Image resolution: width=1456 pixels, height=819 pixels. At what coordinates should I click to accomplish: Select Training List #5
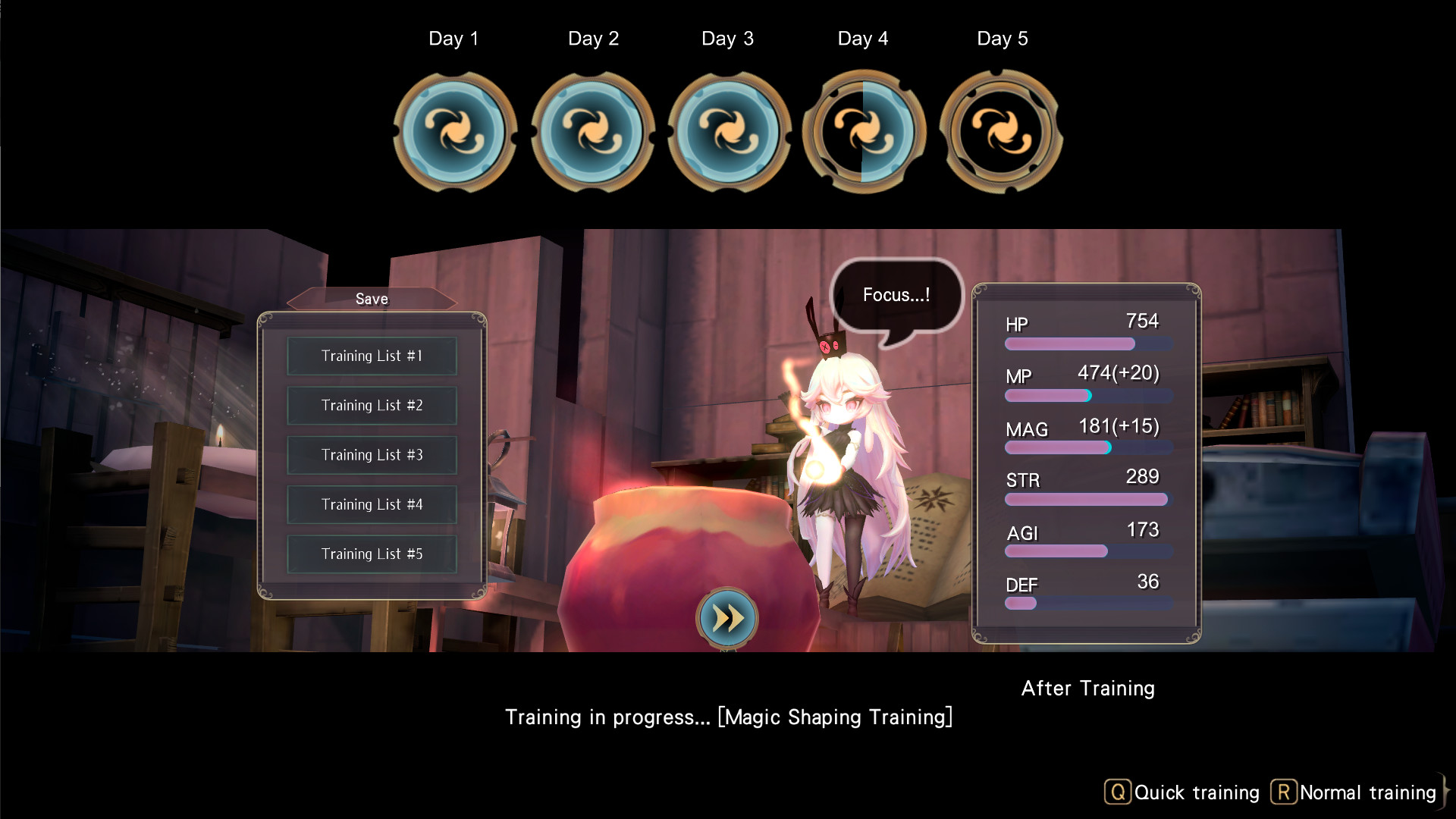tap(372, 554)
